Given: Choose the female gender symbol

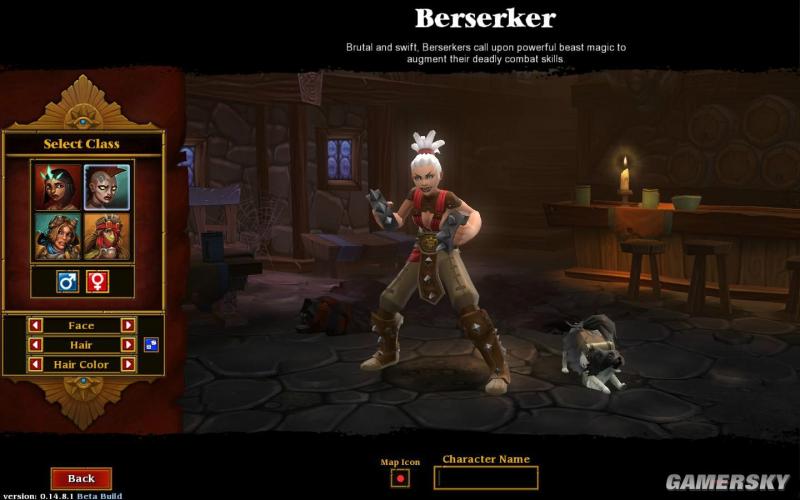Looking at the screenshot, I should tap(97, 282).
